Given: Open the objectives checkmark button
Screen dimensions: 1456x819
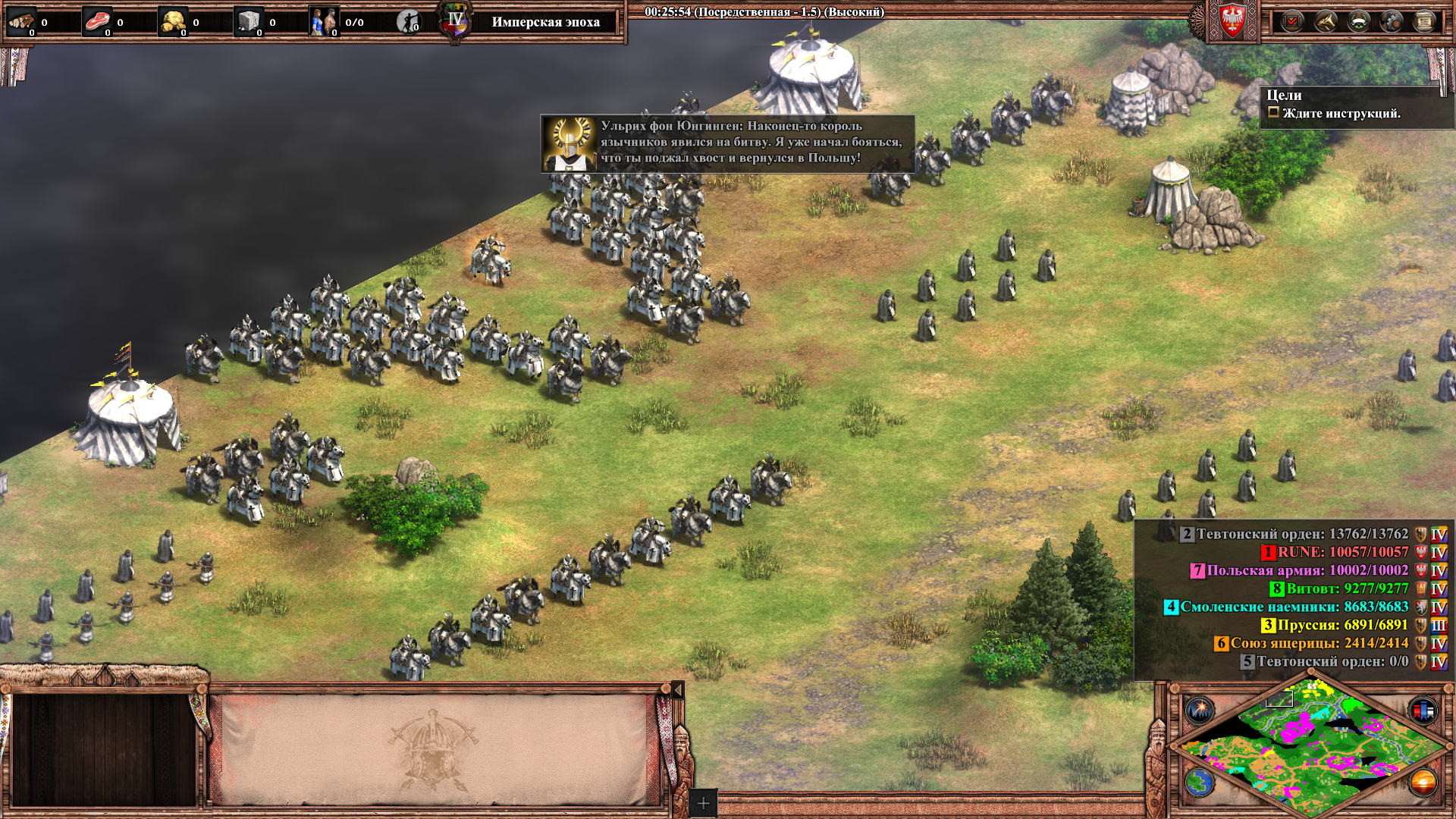Looking at the screenshot, I should click(x=1291, y=21).
